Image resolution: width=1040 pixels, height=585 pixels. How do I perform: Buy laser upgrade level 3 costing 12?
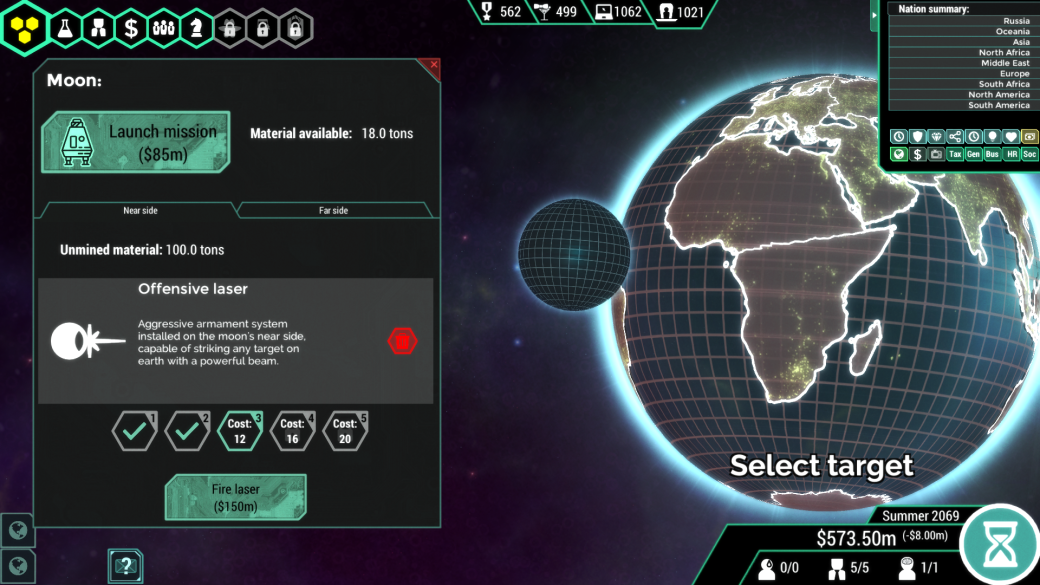point(238,431)
